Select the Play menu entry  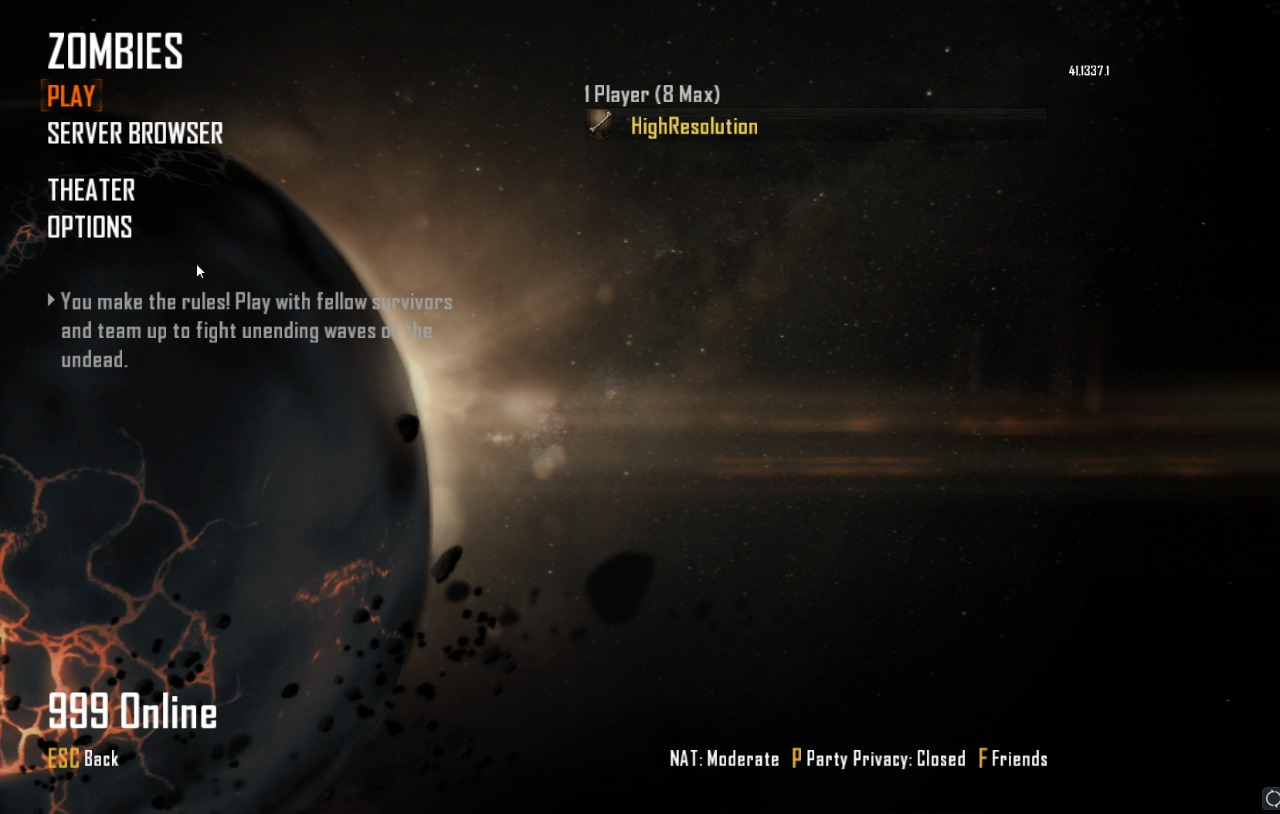(x=71, y=96)
